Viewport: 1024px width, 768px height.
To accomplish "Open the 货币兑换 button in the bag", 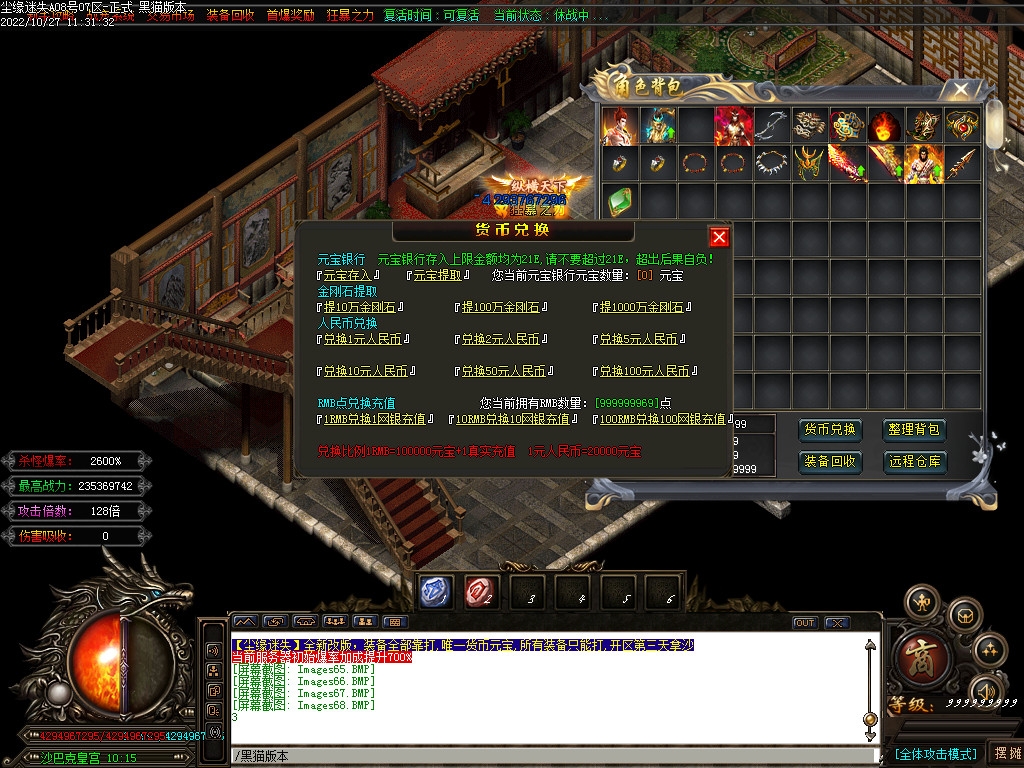I will pos(830,430).
